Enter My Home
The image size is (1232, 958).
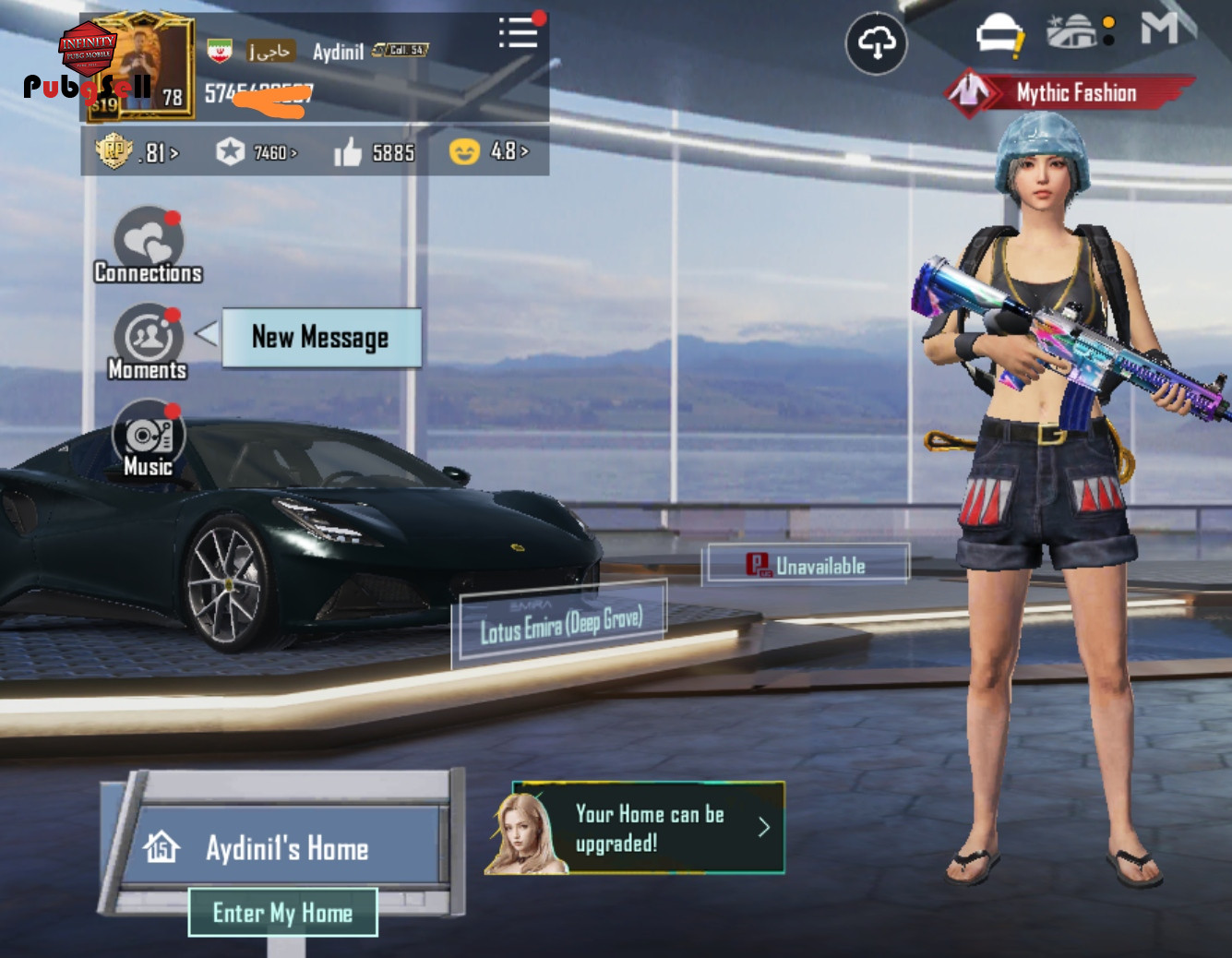[x=282, y=912]
